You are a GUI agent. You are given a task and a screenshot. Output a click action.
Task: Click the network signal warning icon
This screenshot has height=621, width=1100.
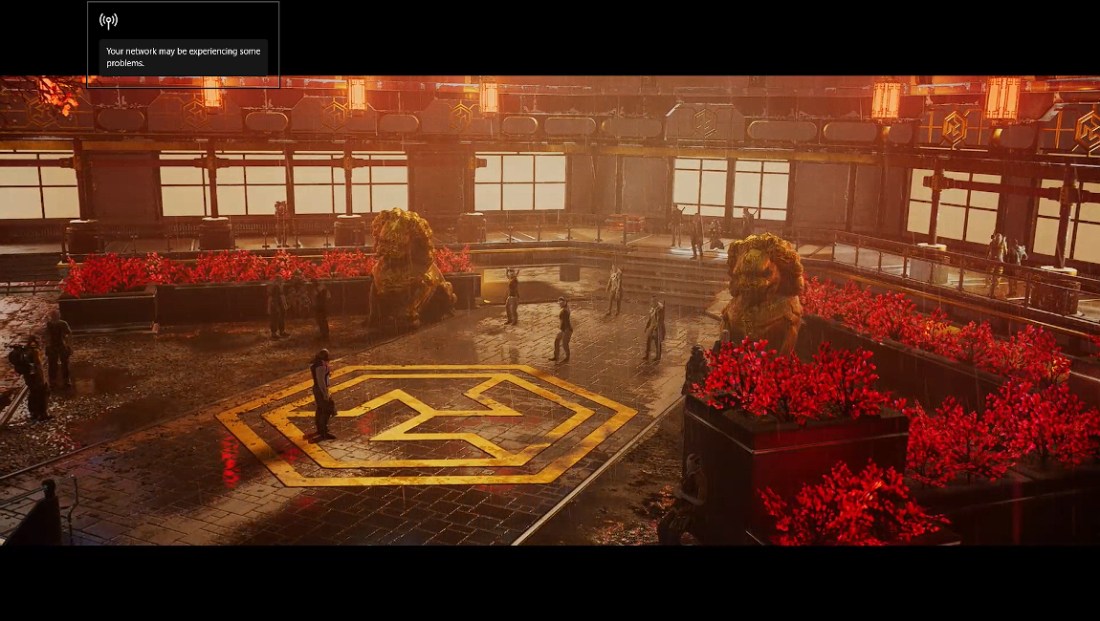pos(109,21)
